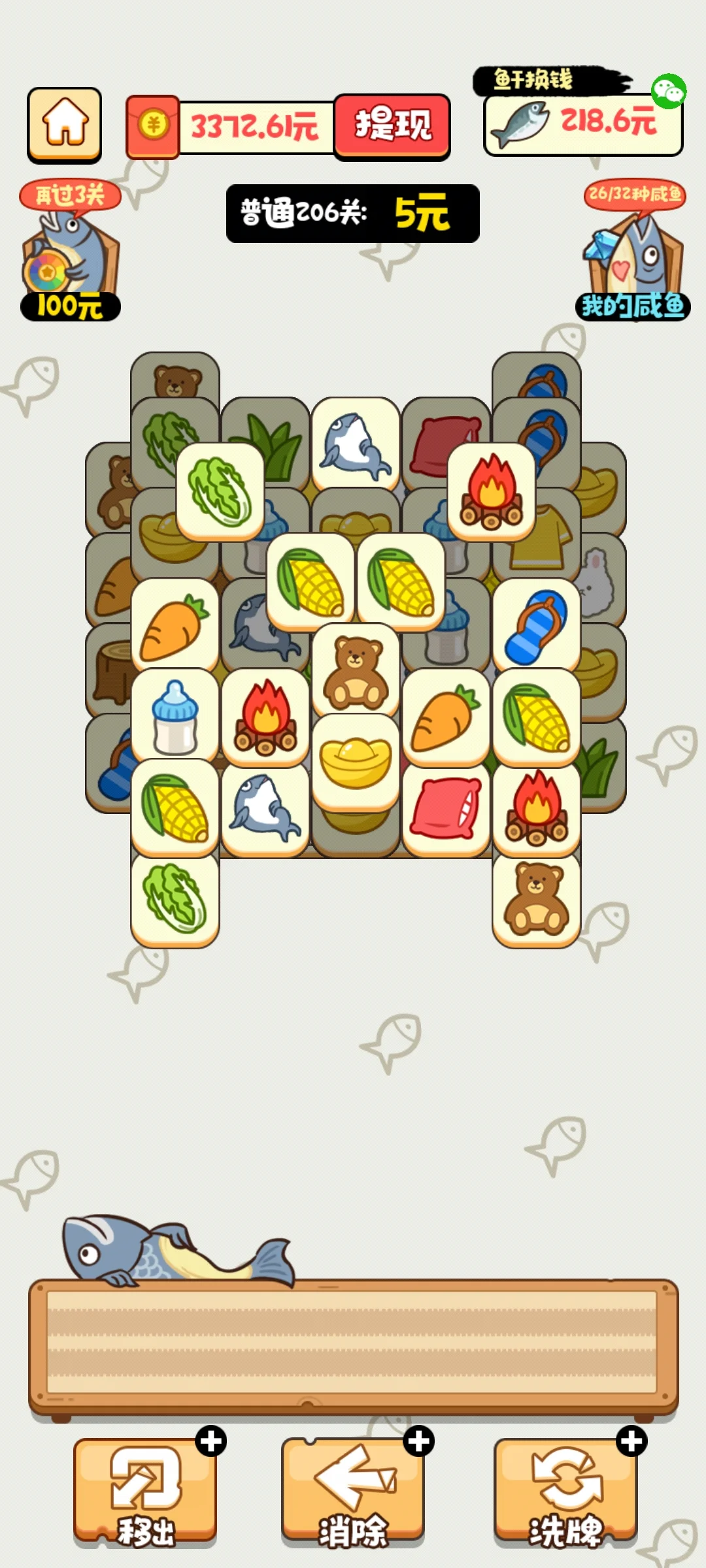Choose the uncovered blue flip-flop tile

536,626
